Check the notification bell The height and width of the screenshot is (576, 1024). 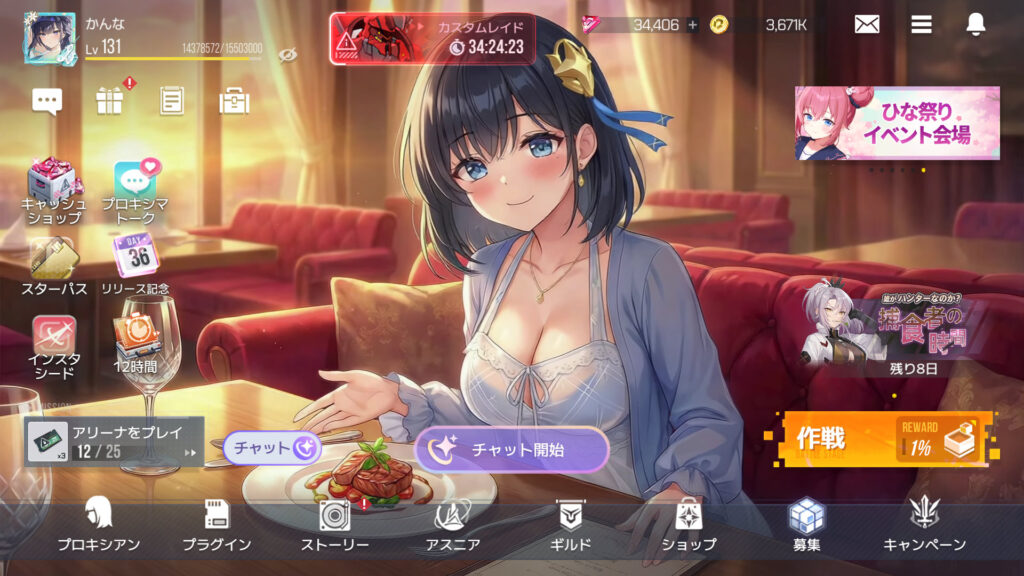pos(975,25)
